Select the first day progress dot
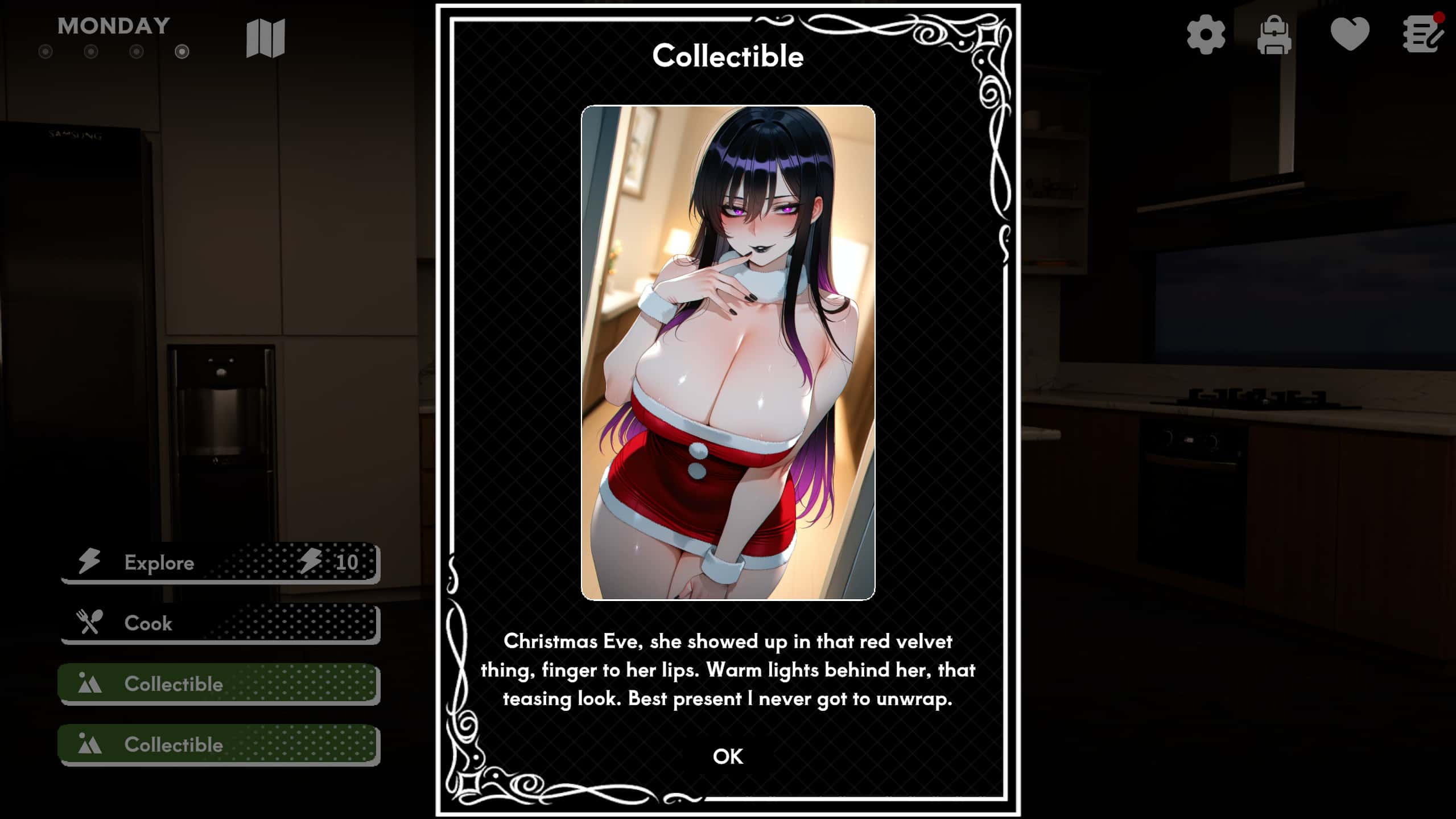 (x=46, y=52)
